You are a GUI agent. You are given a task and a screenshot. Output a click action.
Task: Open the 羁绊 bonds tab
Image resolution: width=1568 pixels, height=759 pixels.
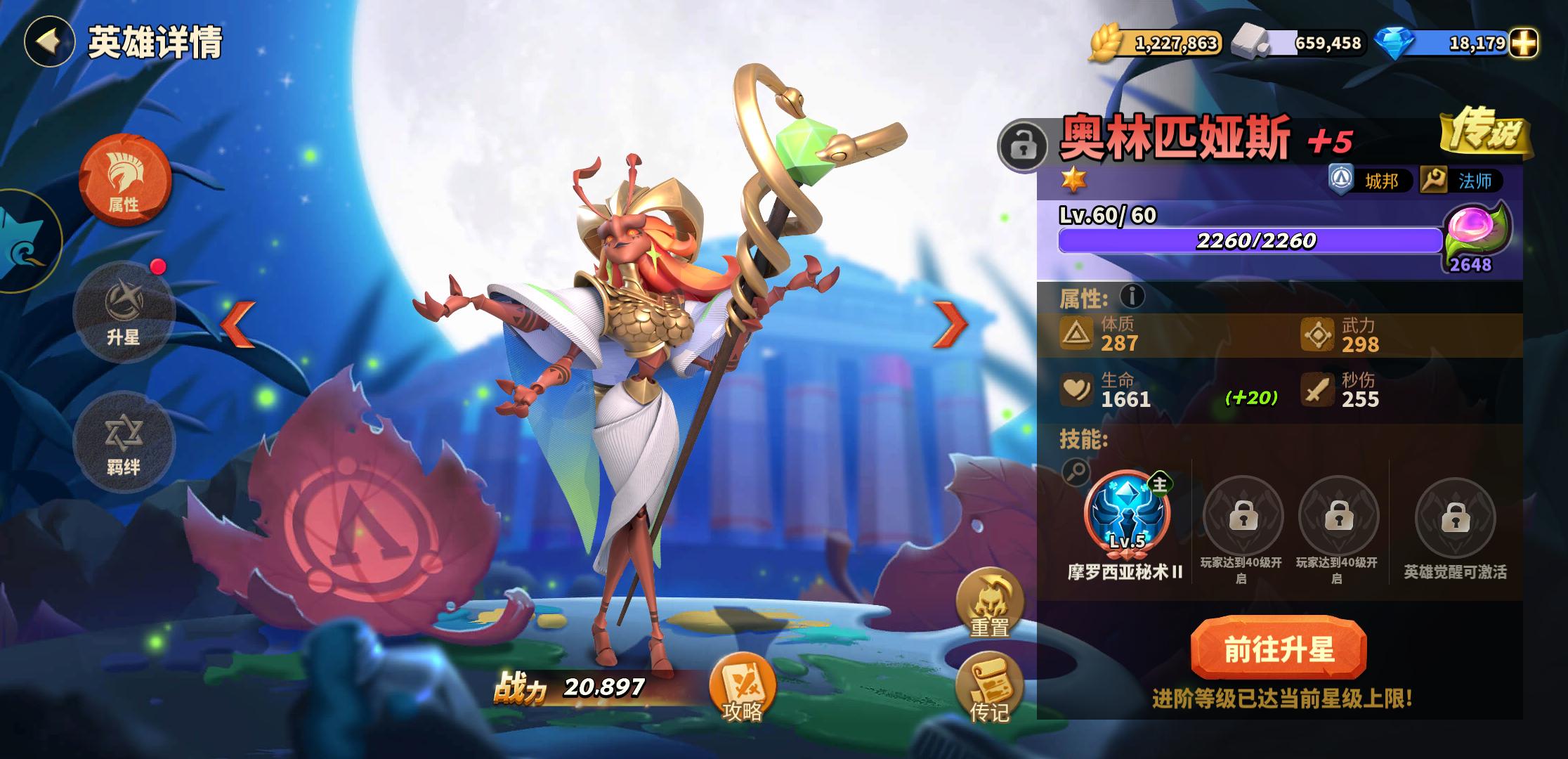point(124,441)
